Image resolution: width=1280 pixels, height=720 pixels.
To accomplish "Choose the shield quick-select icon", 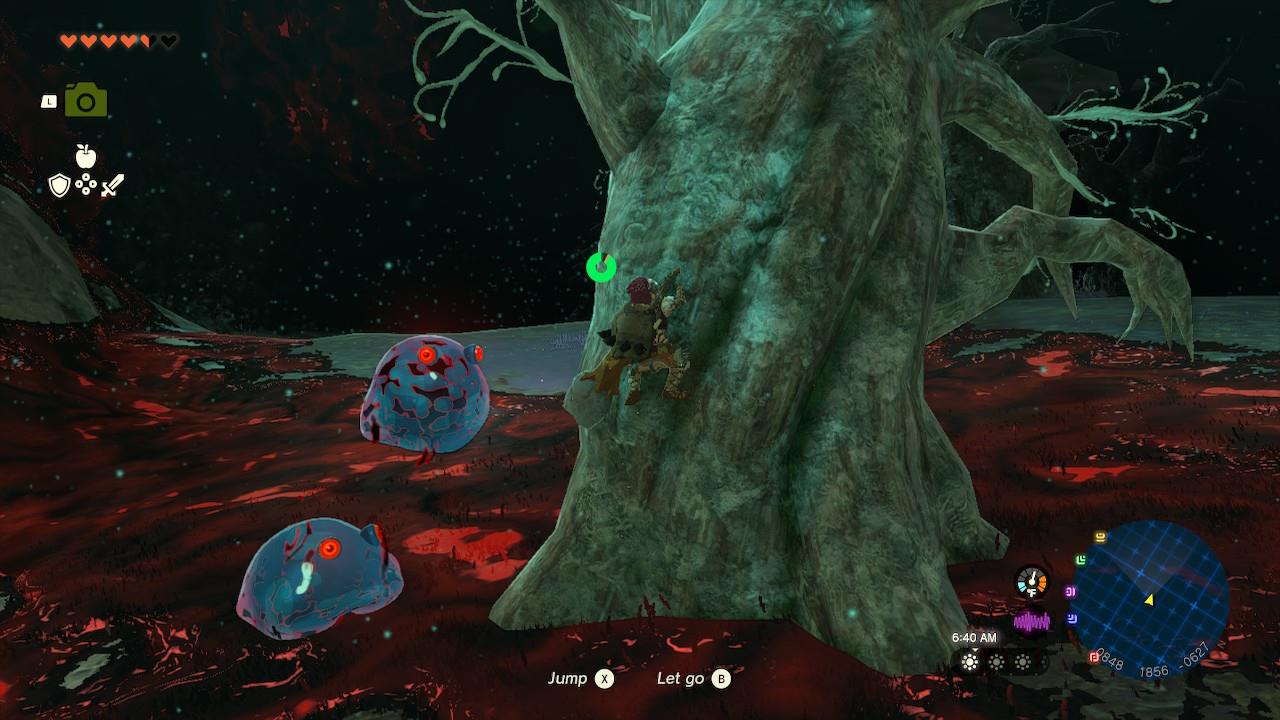I will (60, 185).
